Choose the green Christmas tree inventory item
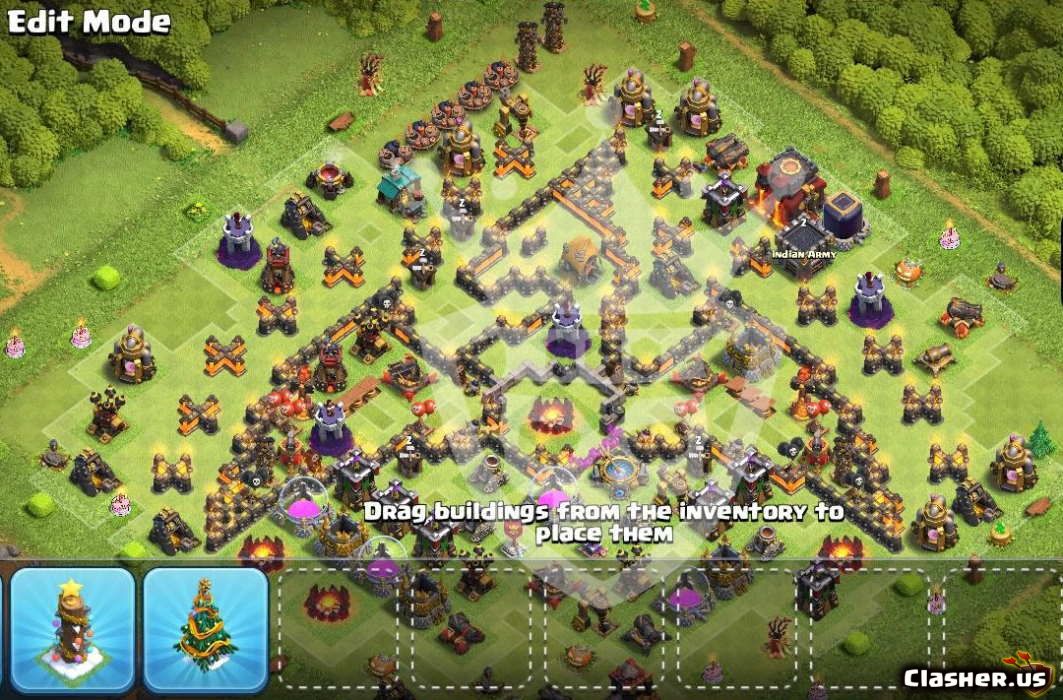Viewport: 1063px width, 700px height. click(x=205, y=630)
